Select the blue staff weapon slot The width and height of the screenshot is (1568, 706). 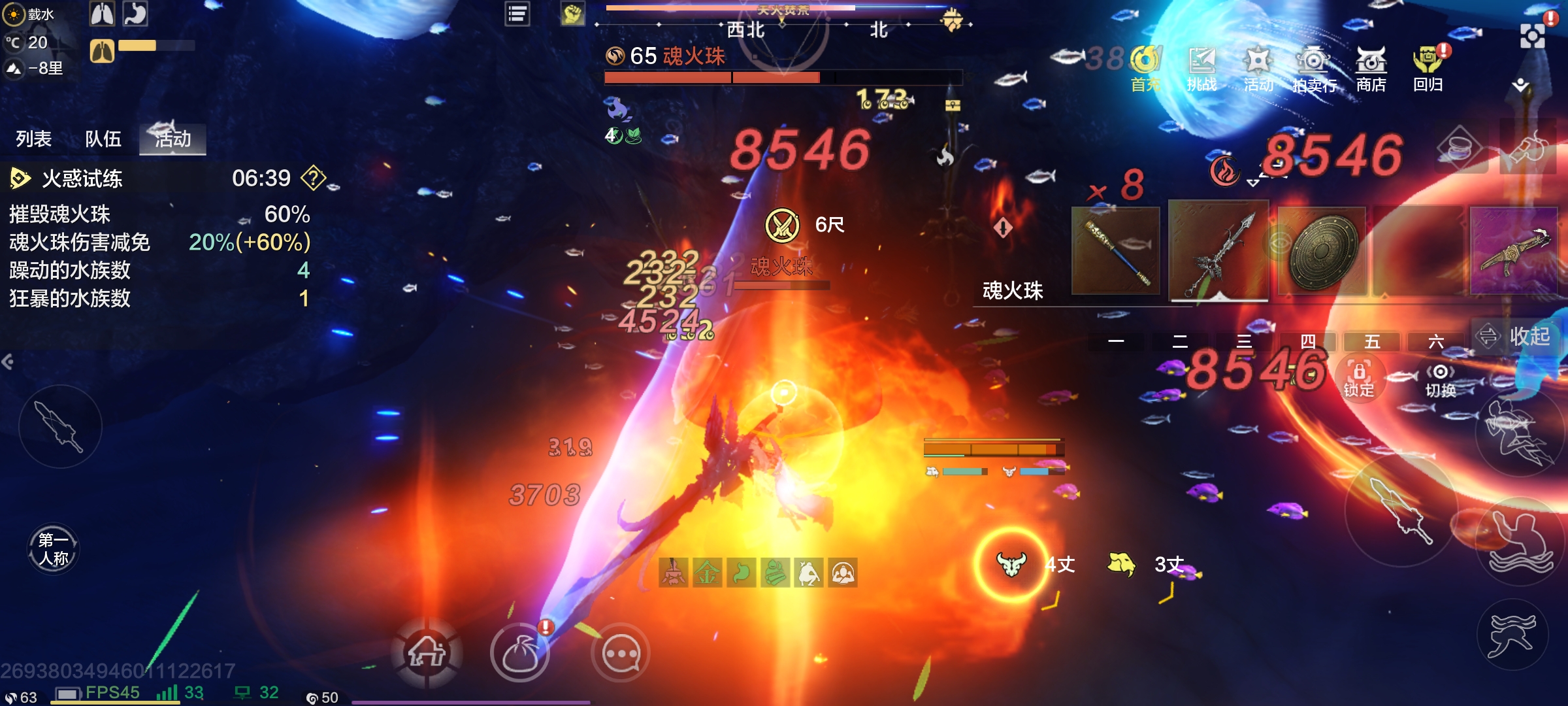[x=1116, y=252]
